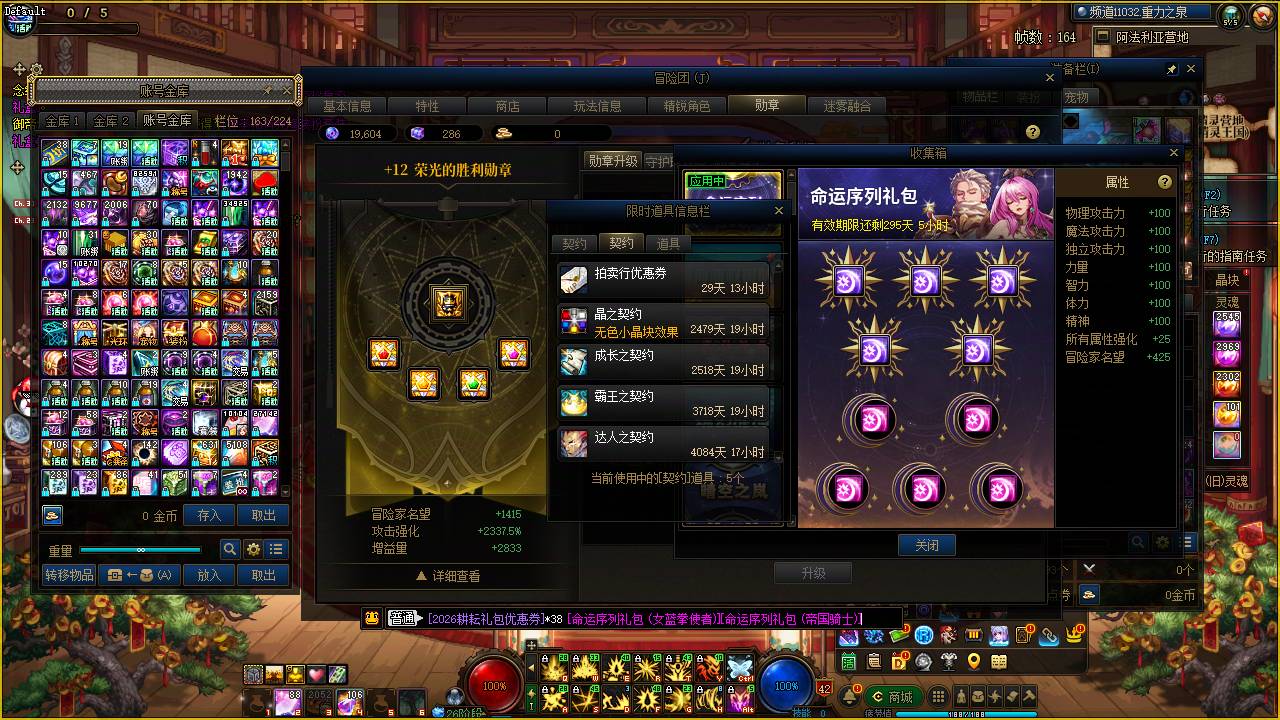Collapse the right panel with chevron arrow

(1088, 567)
